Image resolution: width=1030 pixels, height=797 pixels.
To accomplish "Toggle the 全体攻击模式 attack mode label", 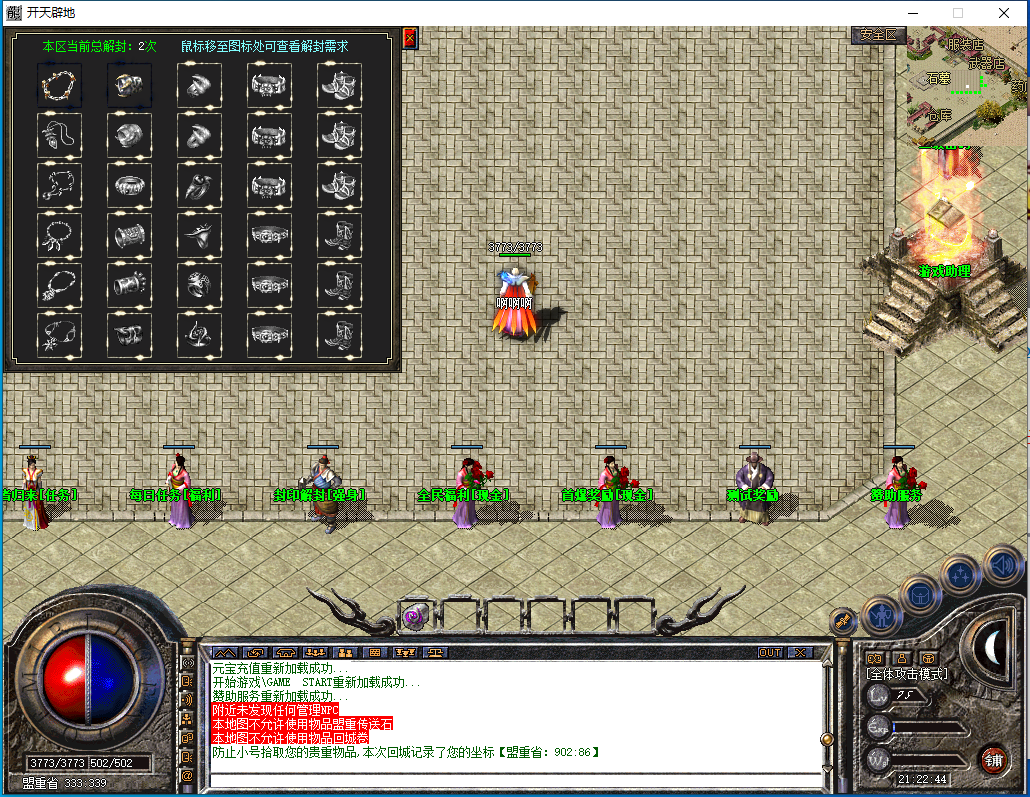I will (906, 674).
